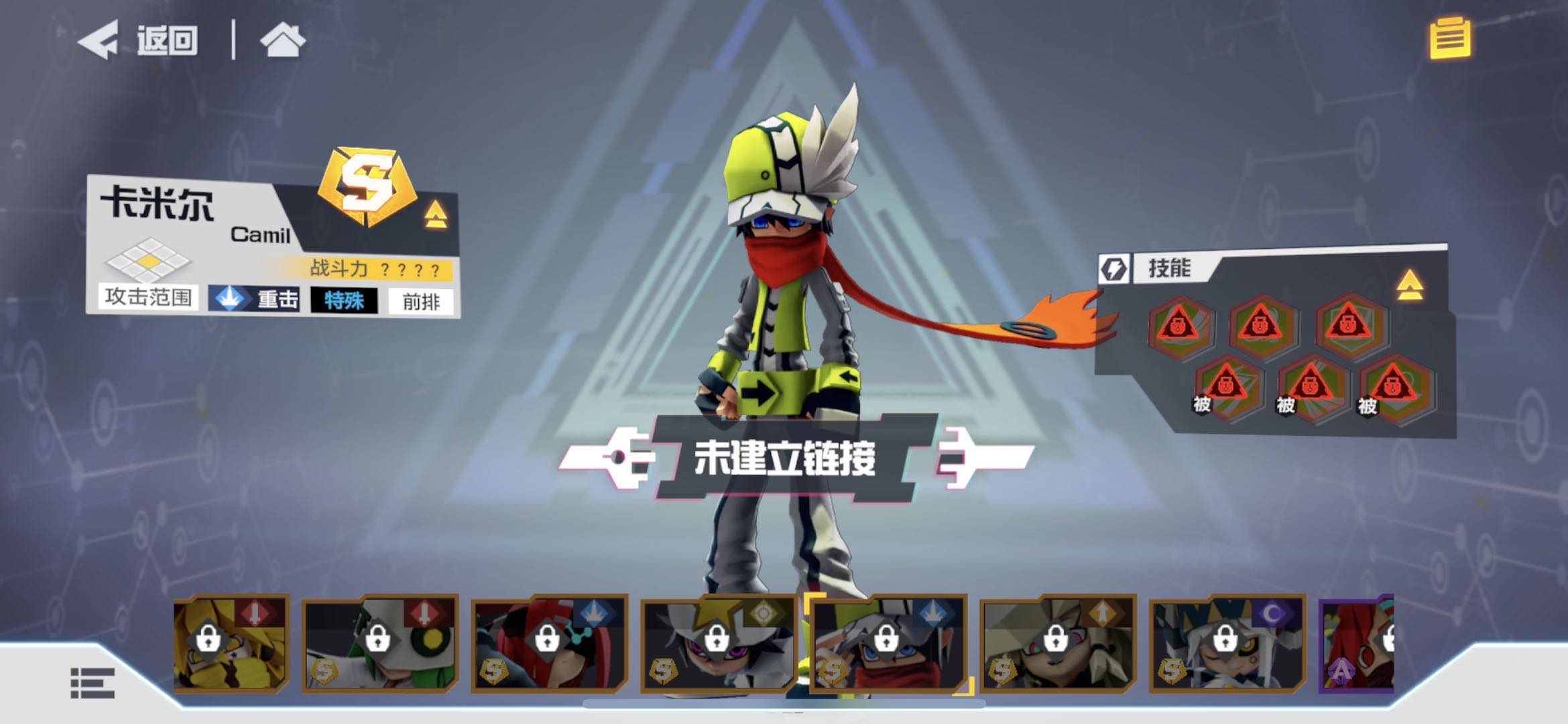Select Camil's red-scarf portrait
The height and width of the screenshot is (724, 1568).
pyautogui.click(x=888, y=644)
